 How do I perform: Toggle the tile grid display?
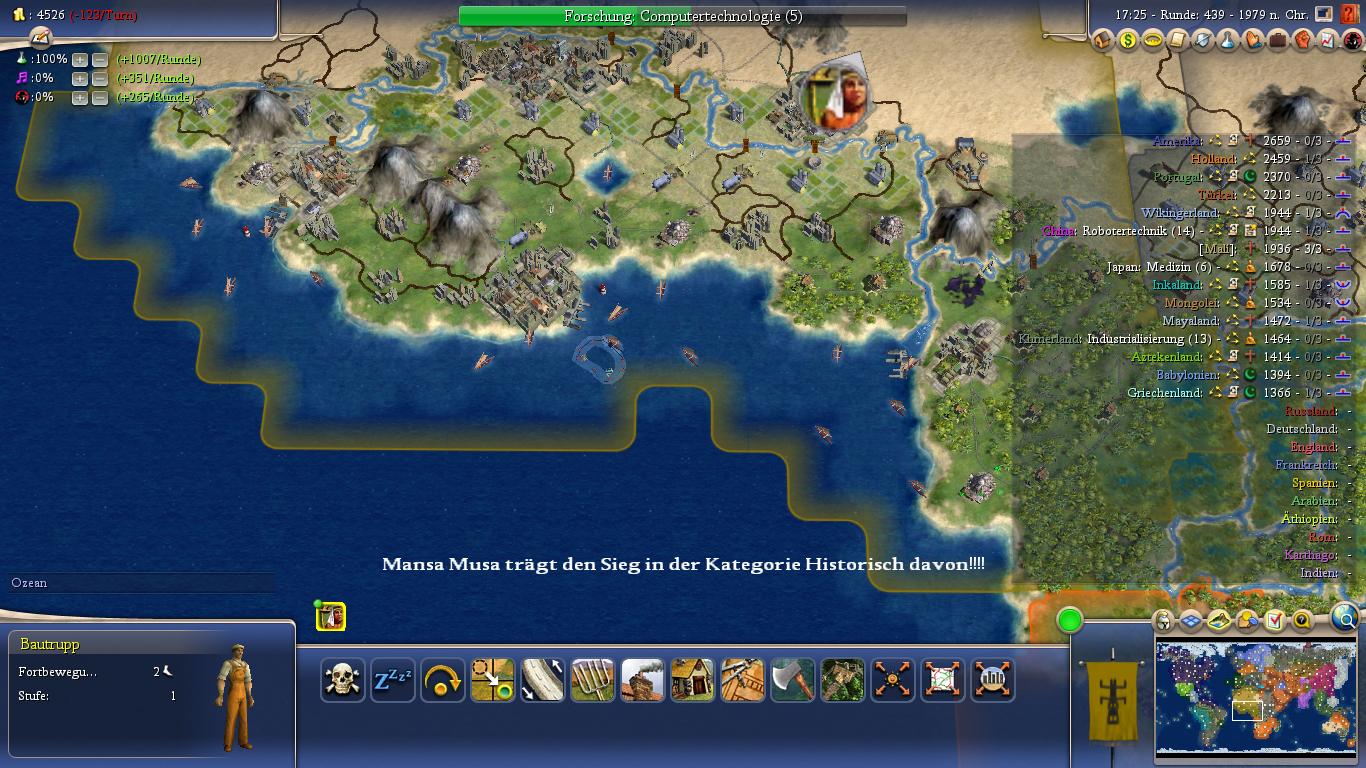[x=1190, y=621]
